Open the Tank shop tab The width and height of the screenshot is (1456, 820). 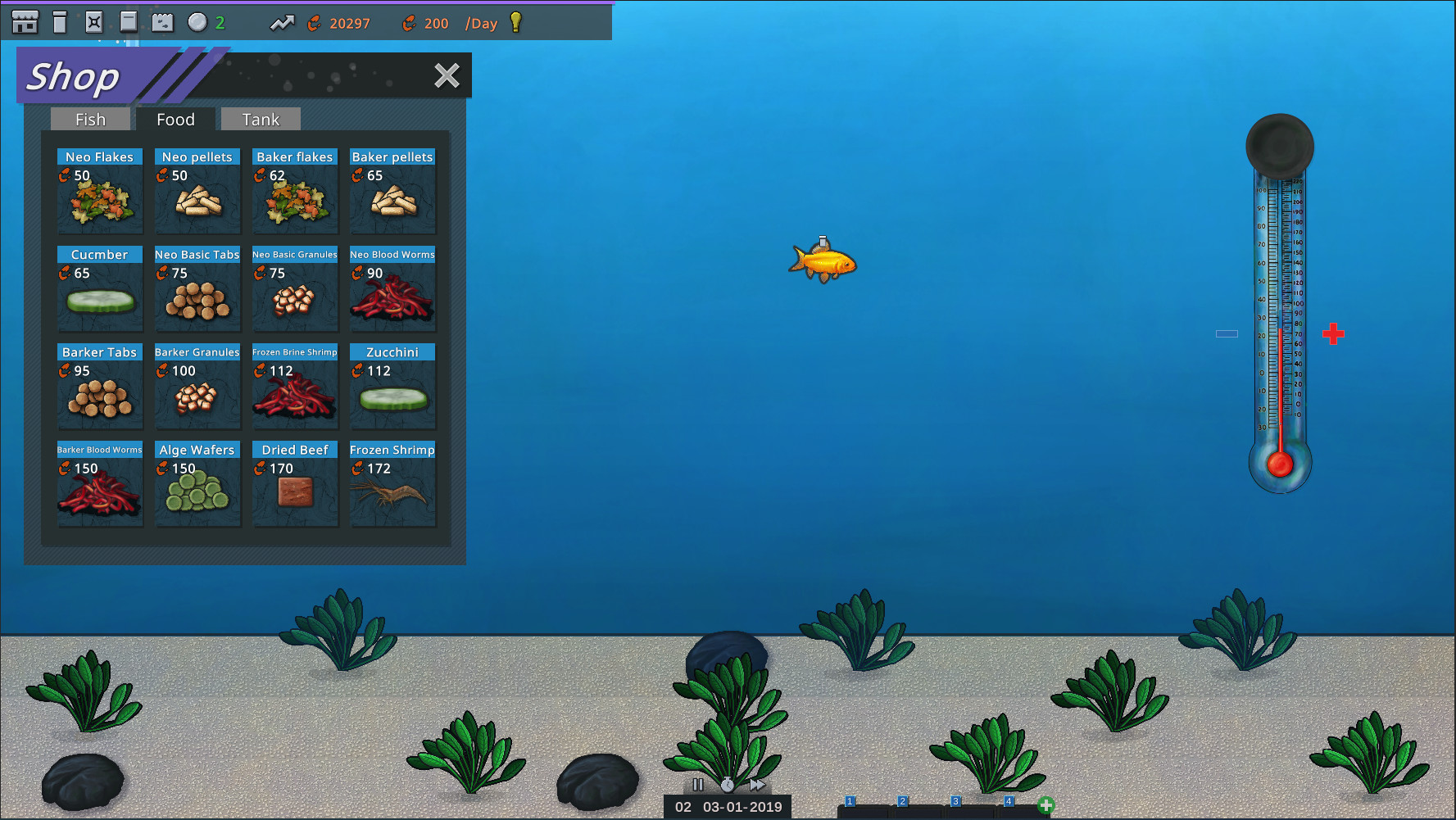click(x=261, y=119)
